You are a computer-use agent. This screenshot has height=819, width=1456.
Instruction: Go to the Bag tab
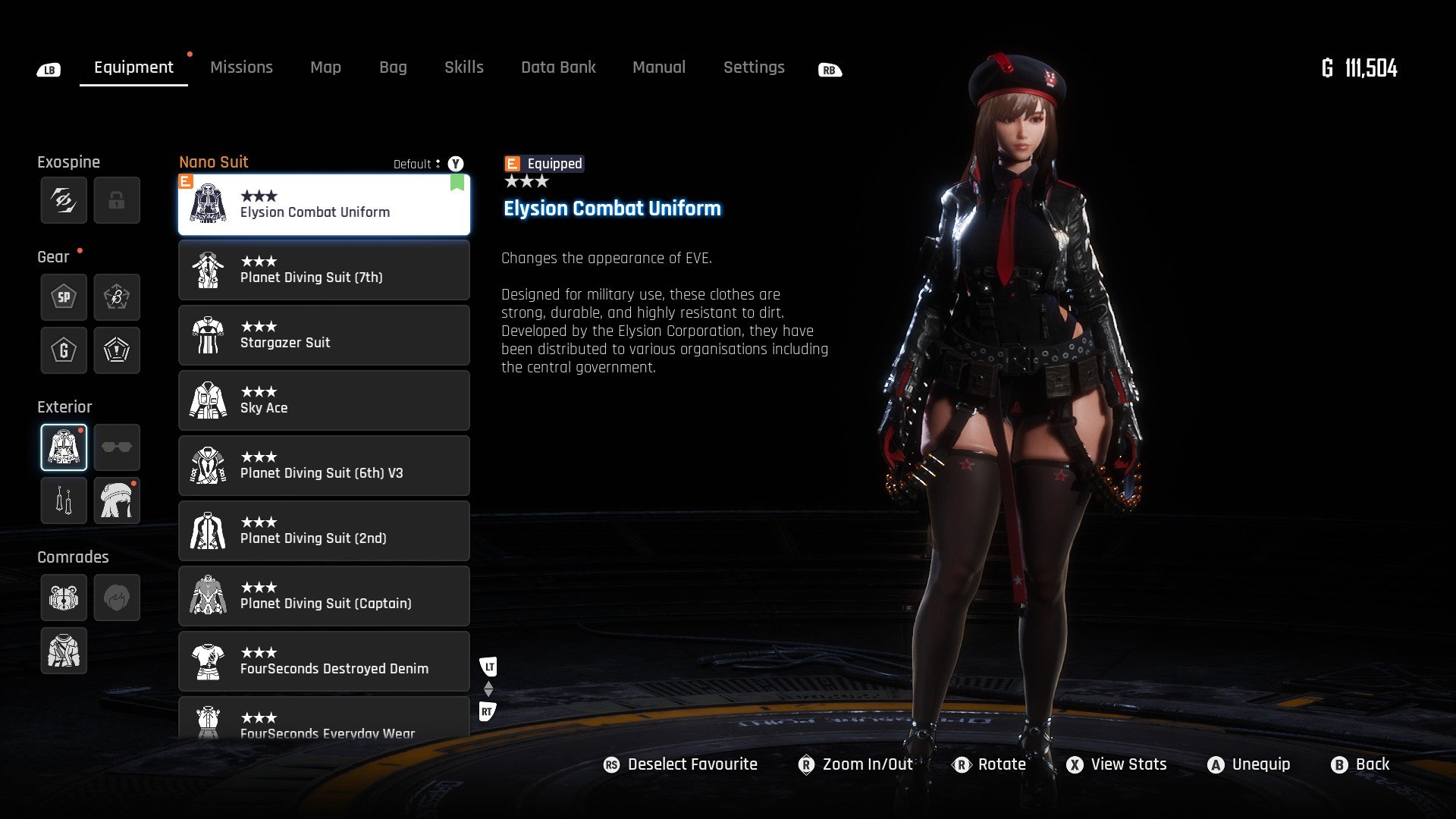393,67
